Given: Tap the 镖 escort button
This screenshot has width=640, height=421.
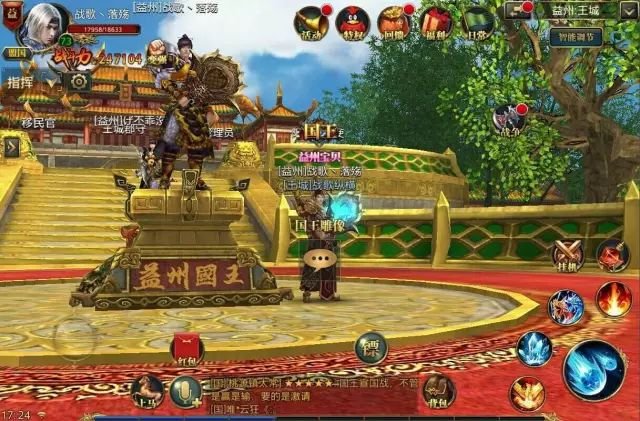Looking at the screenshot, I should [371, 346].
